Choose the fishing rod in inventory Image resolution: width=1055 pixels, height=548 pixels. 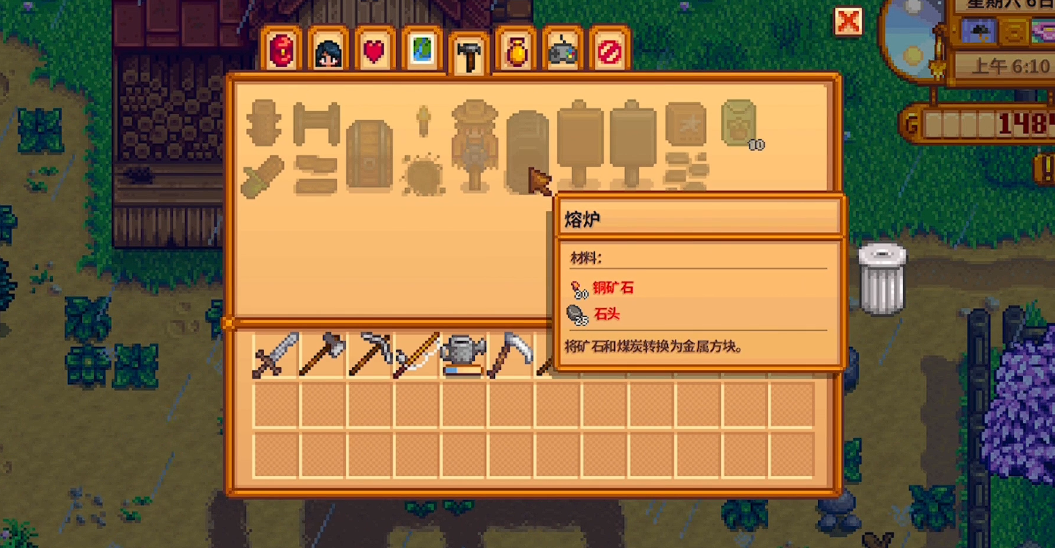pos(416,355)
